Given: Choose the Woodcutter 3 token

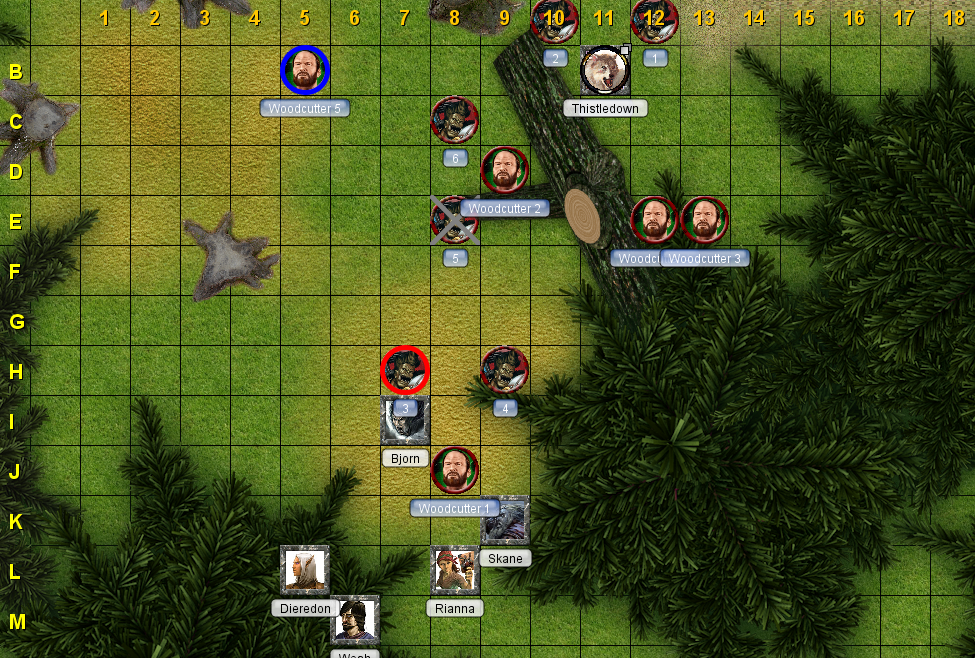Looking at the screenshot, I should 705,220.
